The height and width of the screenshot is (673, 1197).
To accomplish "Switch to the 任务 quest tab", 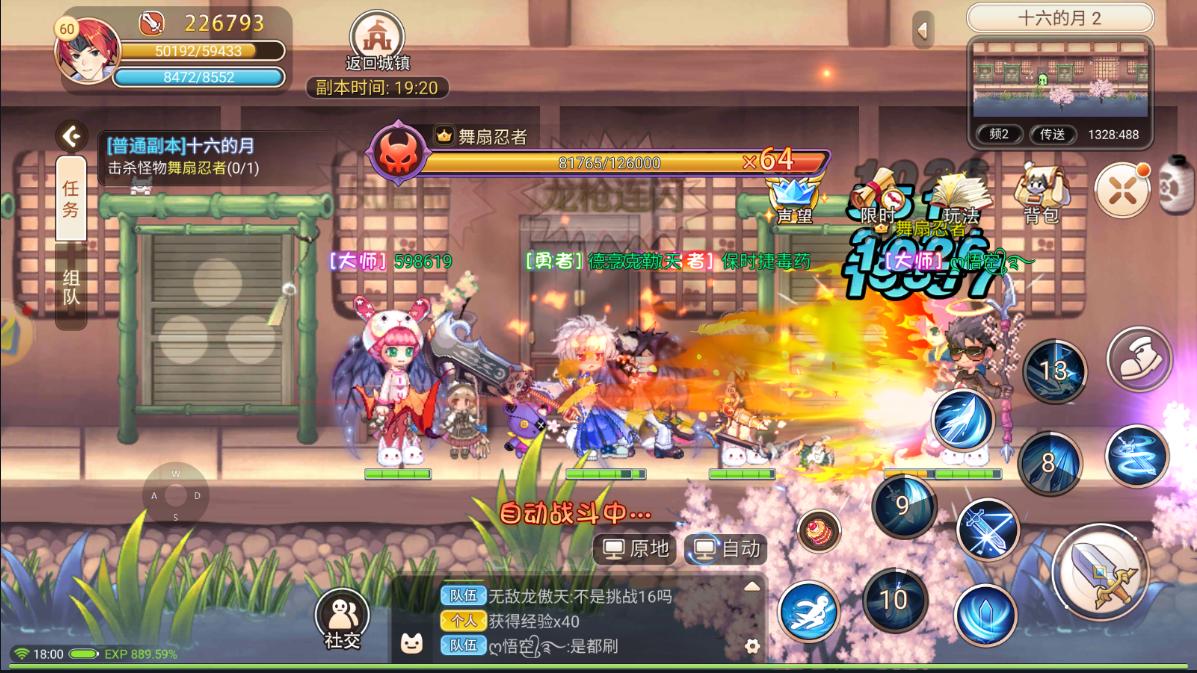I will click(71, 197).
